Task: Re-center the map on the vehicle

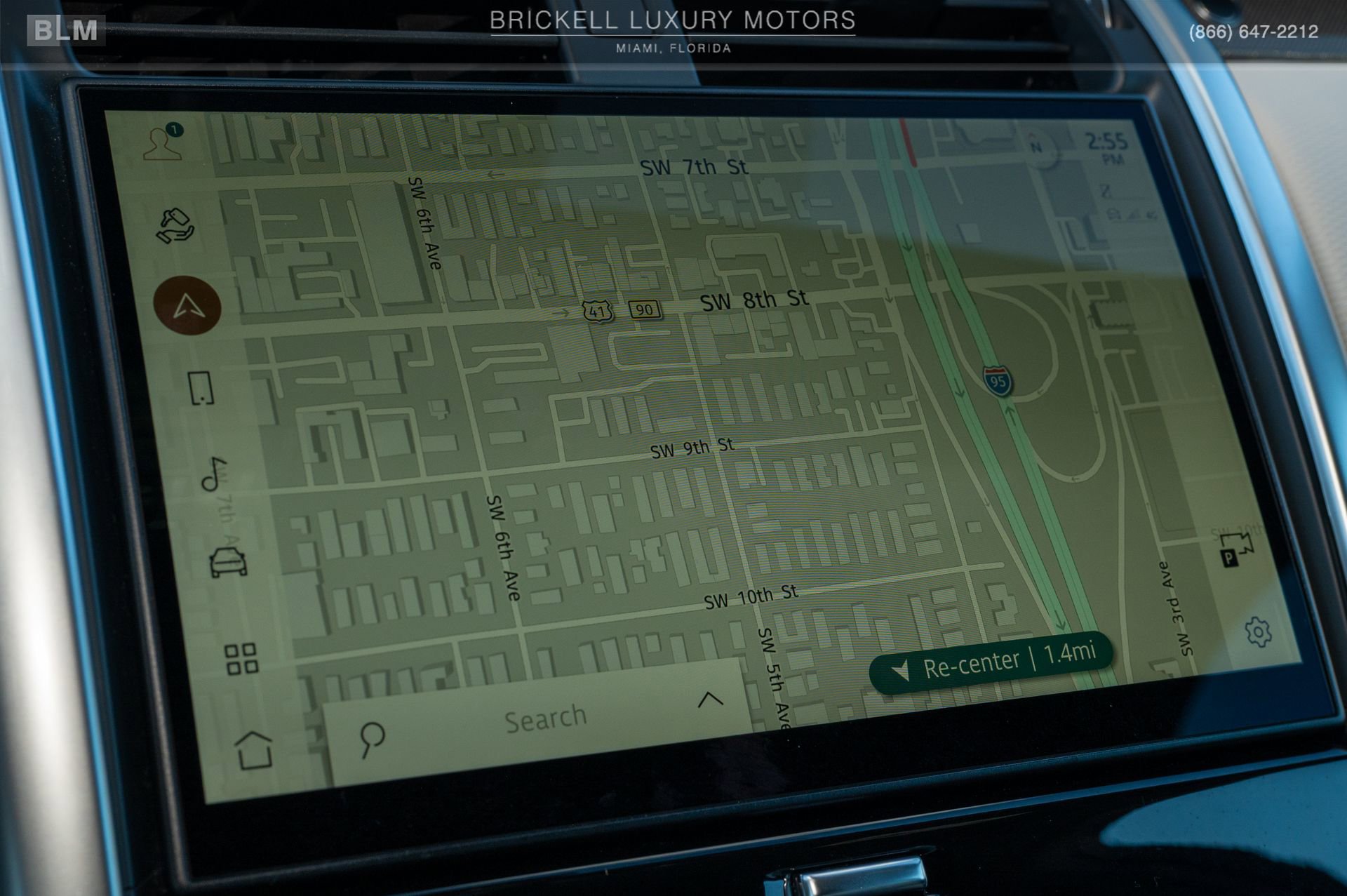Action: click(992, 661)
